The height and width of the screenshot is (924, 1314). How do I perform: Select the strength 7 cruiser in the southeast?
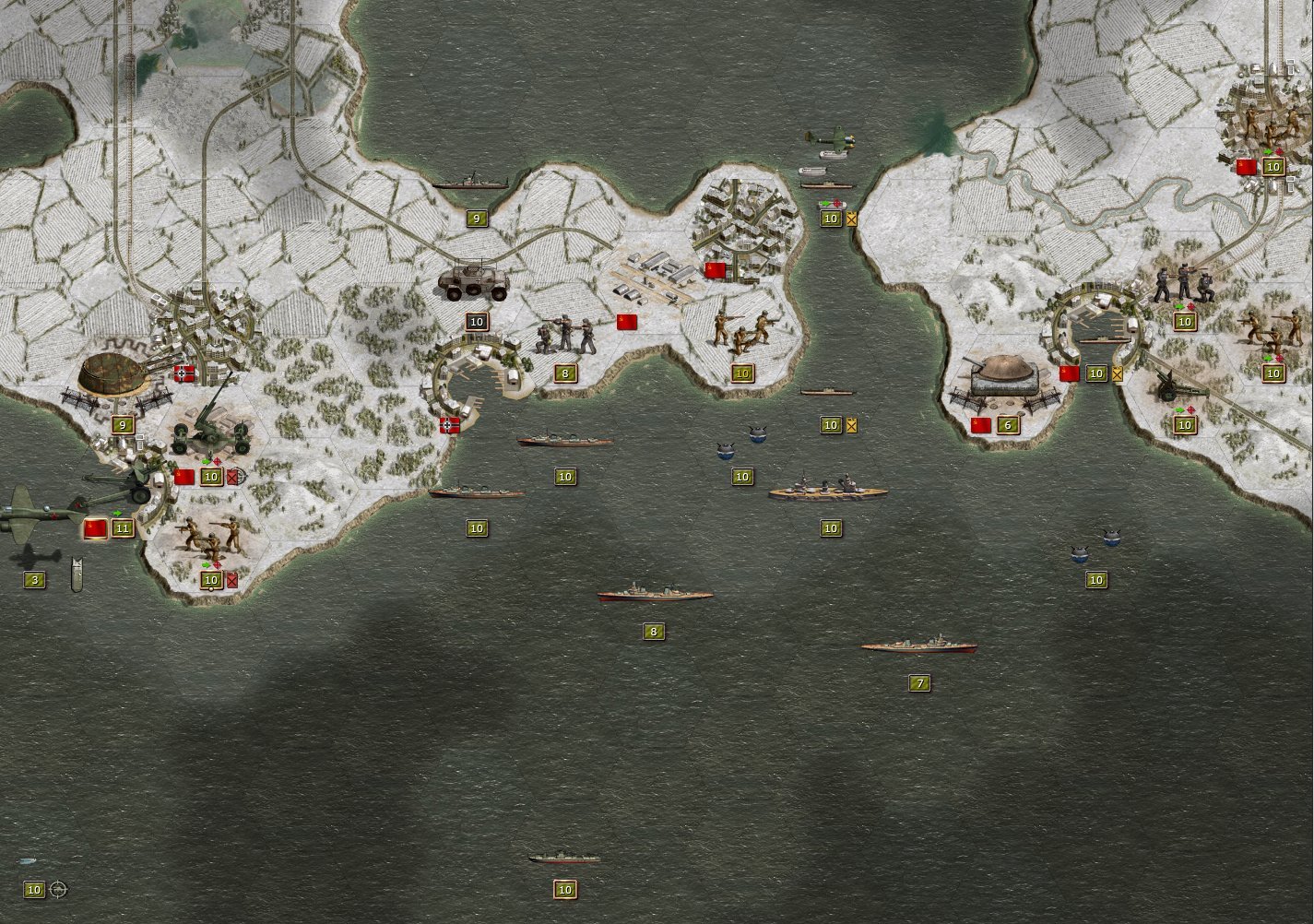click(x=922, y=646)
